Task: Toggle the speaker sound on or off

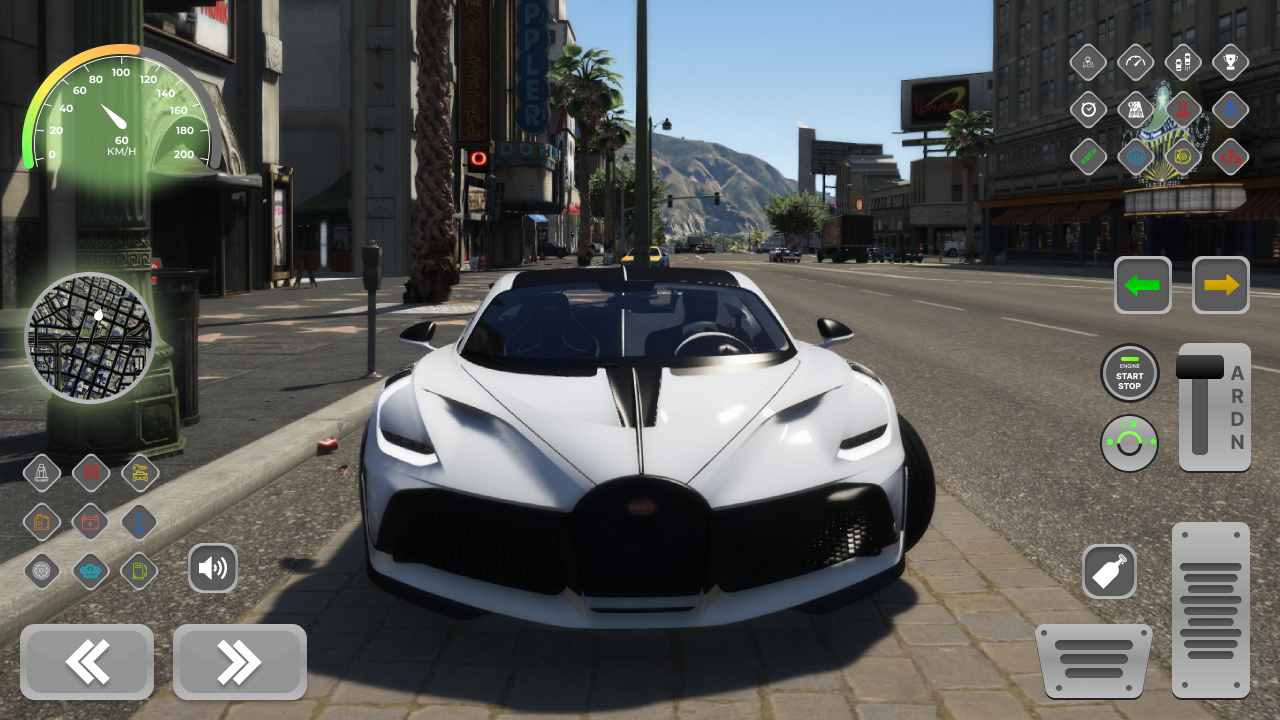Action: pyautogui.click(x=213, y=567)
